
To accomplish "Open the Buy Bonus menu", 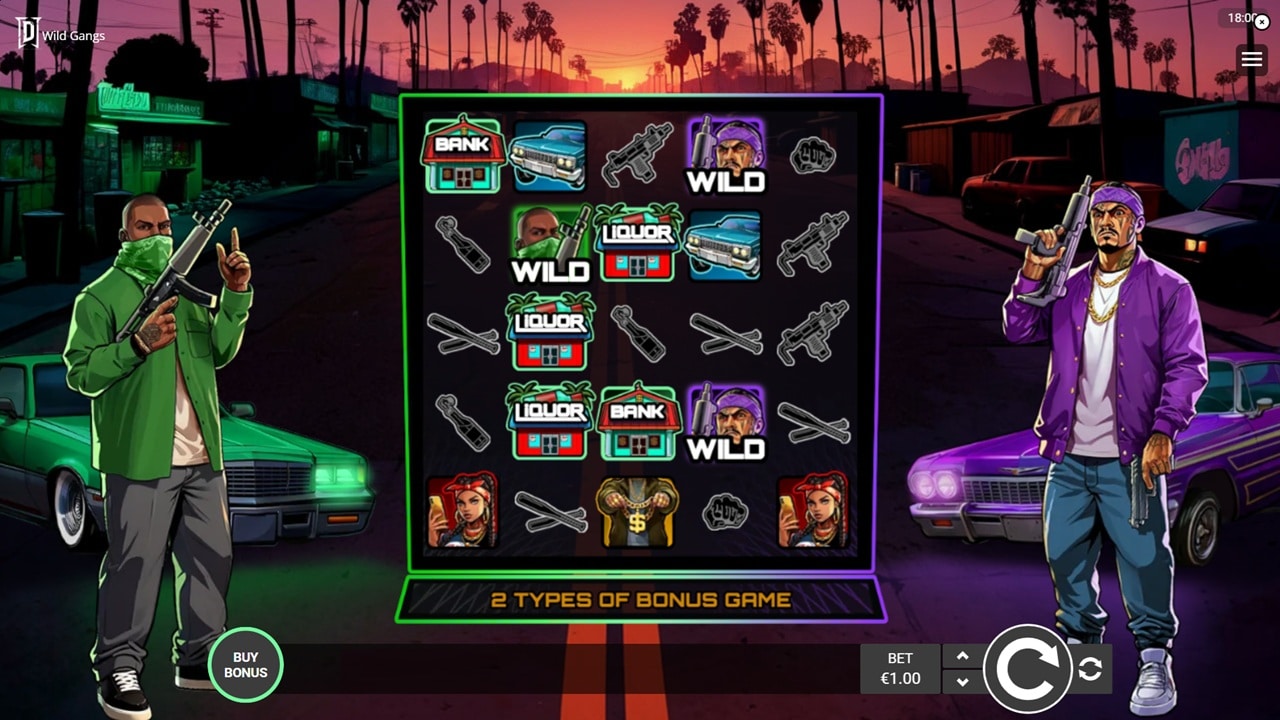I will tap(245, 665).
